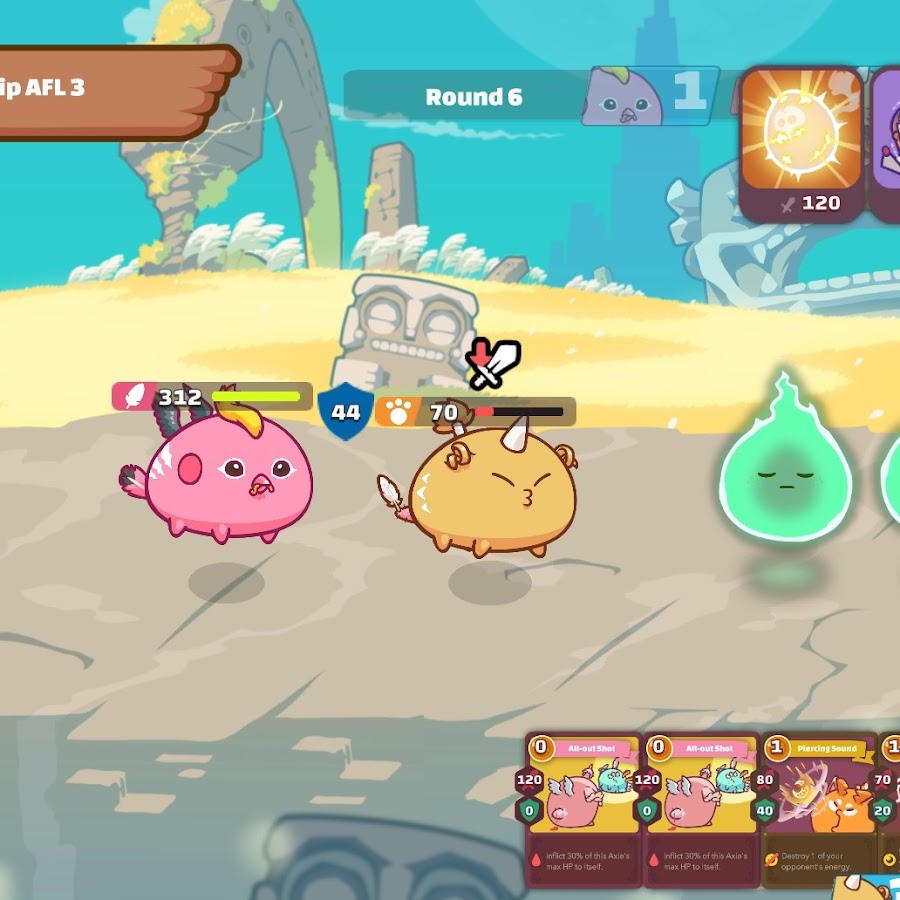Screen dimensions: 900x900
Task: Select the Piercing Sound card
Action: point(819,808)
